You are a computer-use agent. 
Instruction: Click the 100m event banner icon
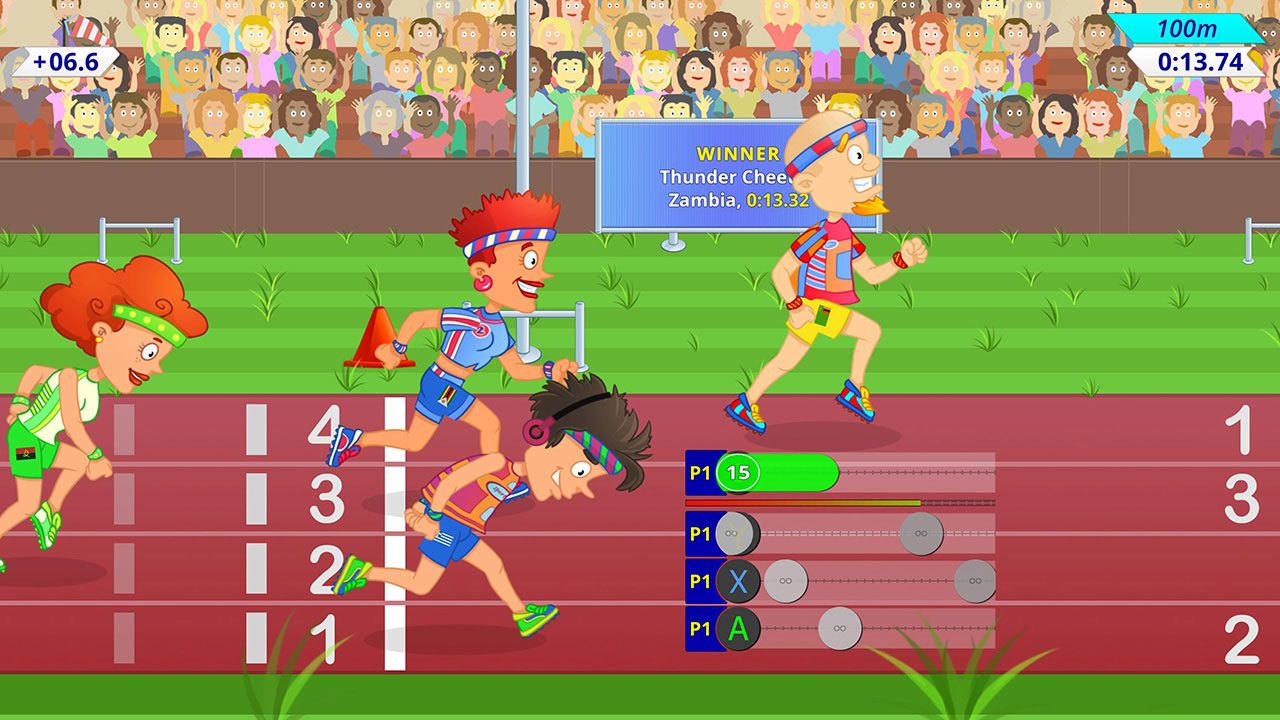point(1190,30)
